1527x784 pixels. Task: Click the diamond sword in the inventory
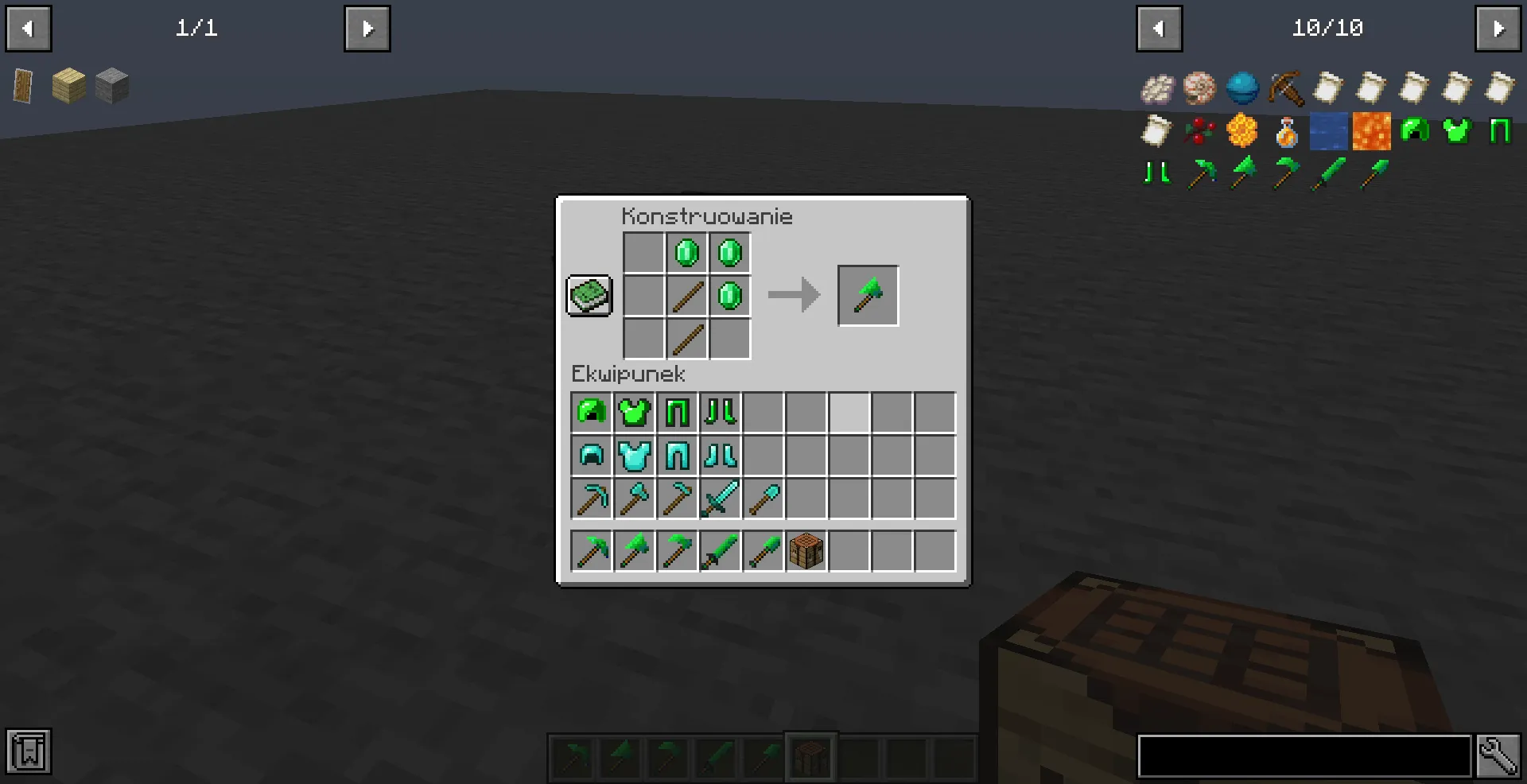[x=720, y=499]
